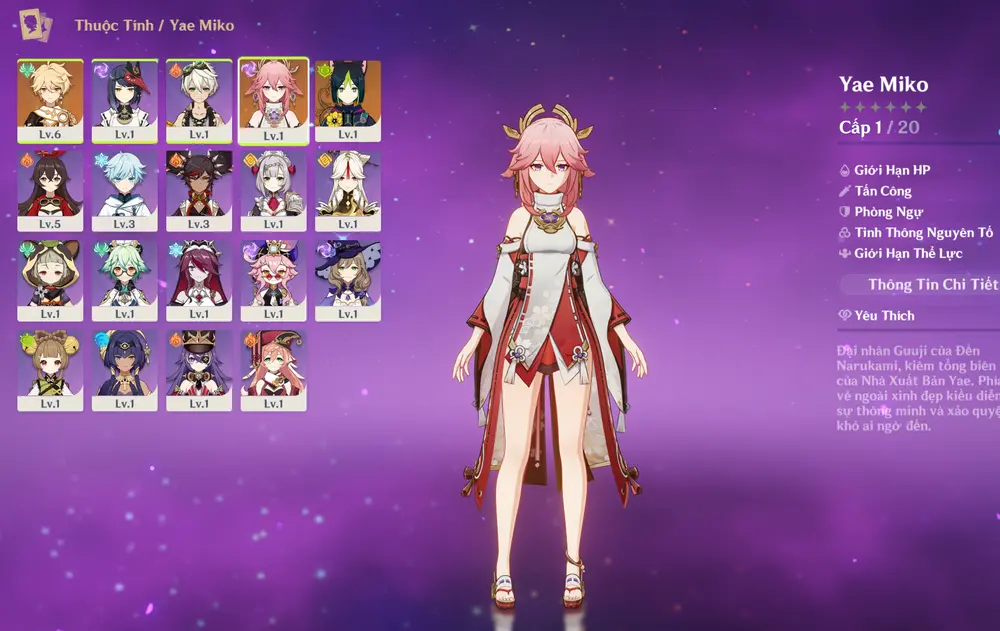Select Noelle's character portrait
The height and width of the screenshot is (631, 1000).
[x=273, y=187]
